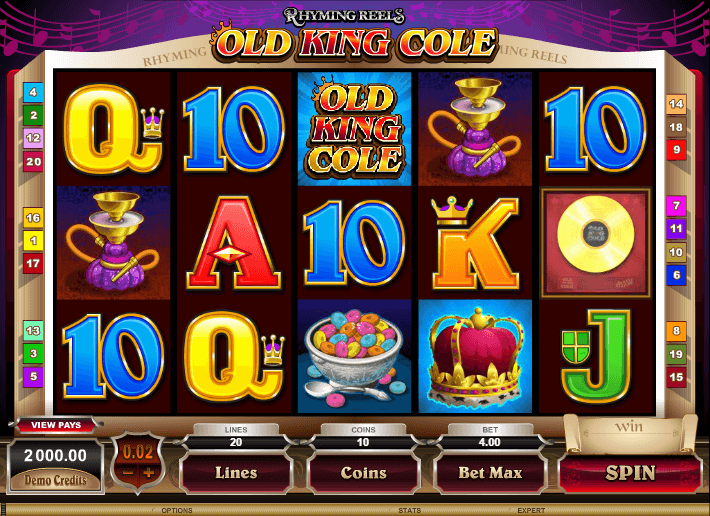Image resolution: width=710 pixels, height=516 pixels.
Task: Click the Lines button
Action: click(x=236, y=473)
